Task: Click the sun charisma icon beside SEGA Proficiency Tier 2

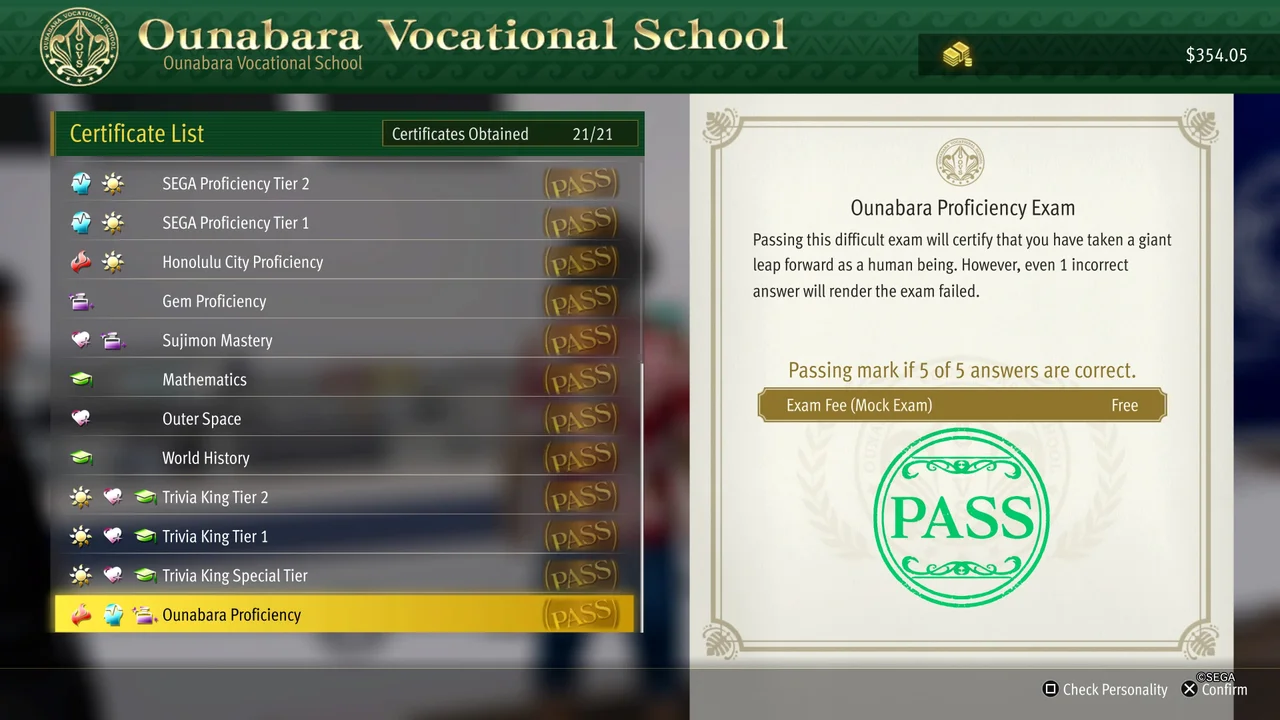Action: (x=112, y=183)
